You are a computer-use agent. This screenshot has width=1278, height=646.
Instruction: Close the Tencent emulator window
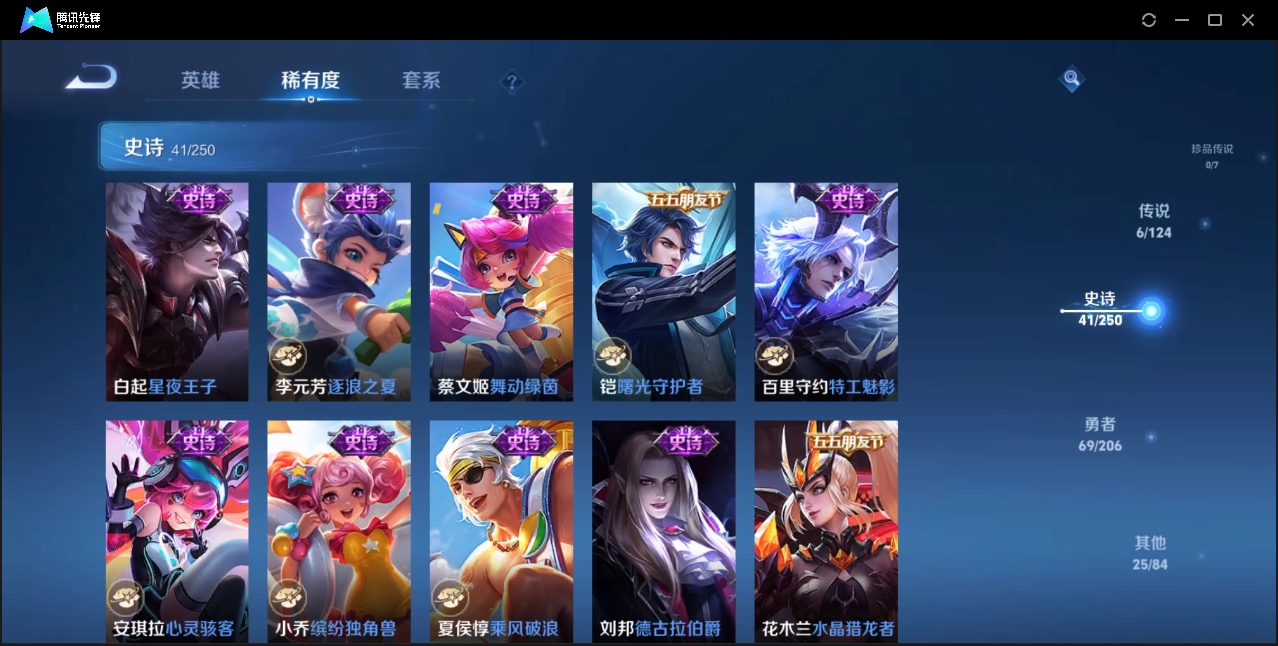1248,20
